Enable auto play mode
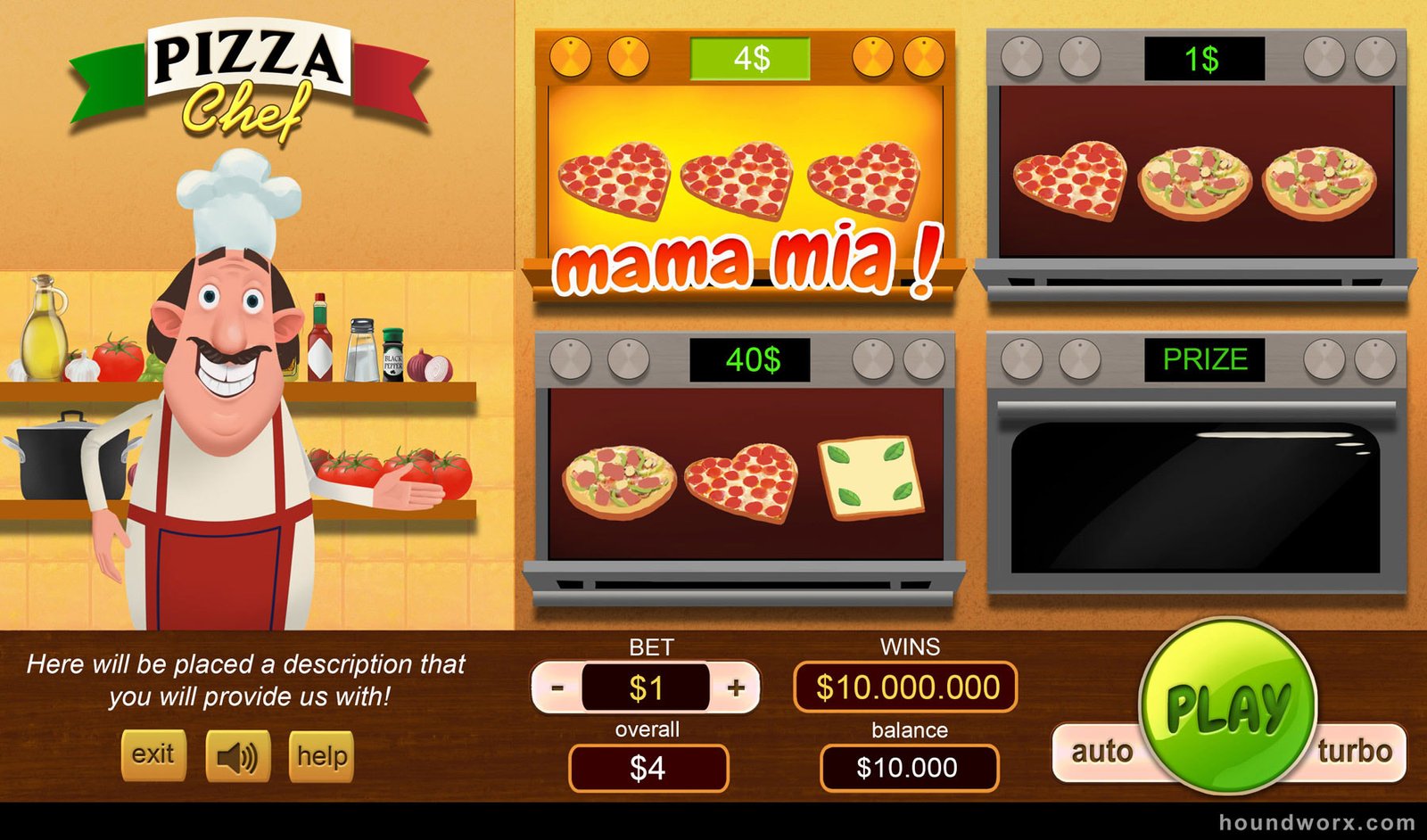Screen dimensions: 1427x840 tap(1101, 752)
